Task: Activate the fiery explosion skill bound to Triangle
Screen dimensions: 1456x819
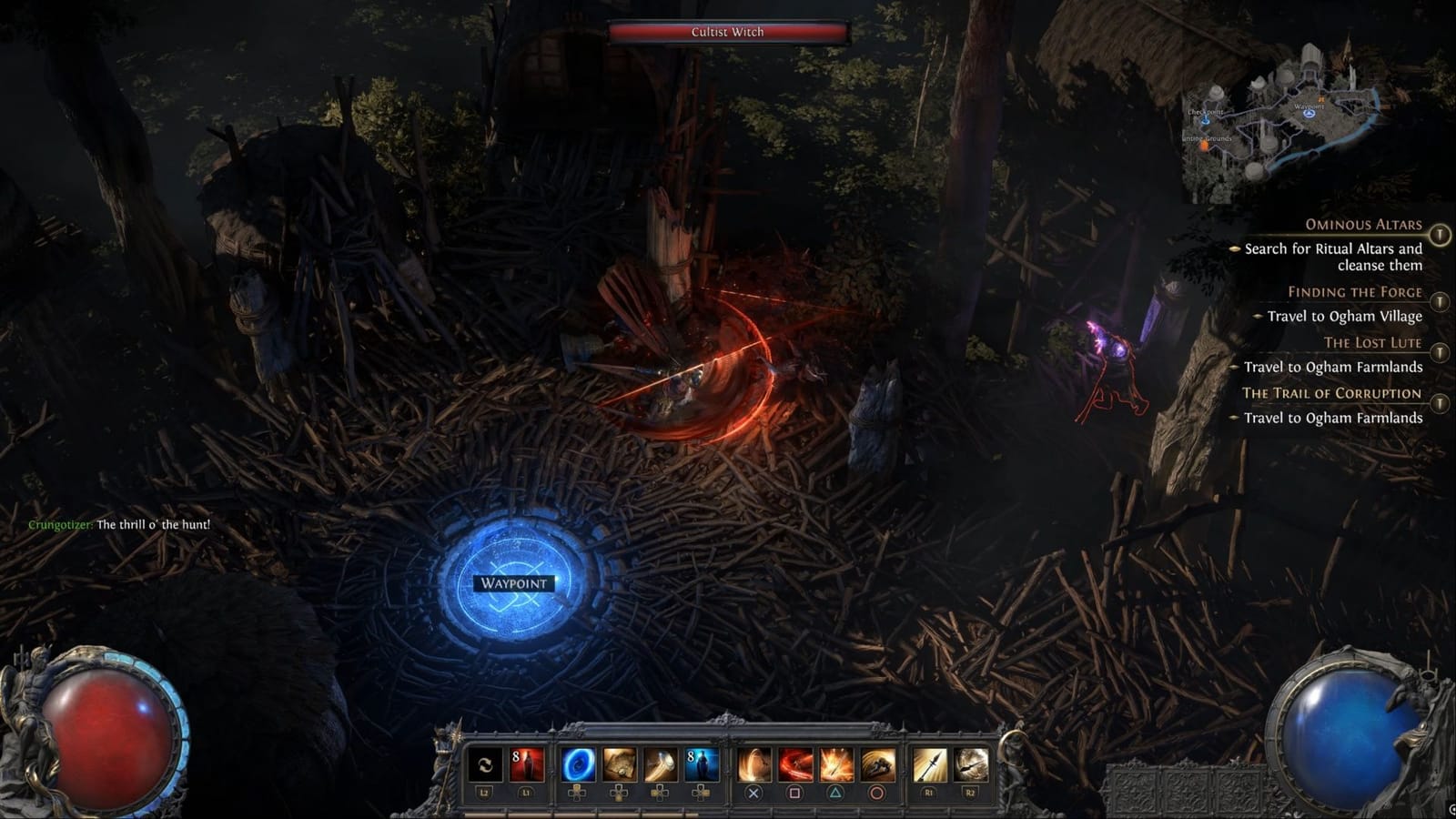Action: click(x=835, y=765)
